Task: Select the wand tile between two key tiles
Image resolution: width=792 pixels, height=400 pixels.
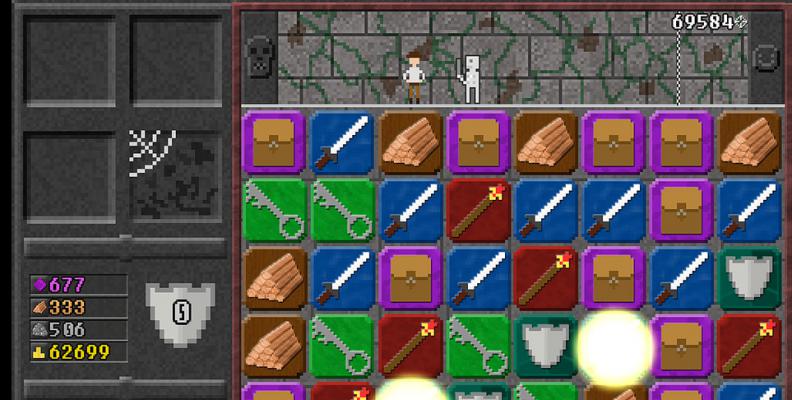Action: pyautogui.click(x=411, y=345)
